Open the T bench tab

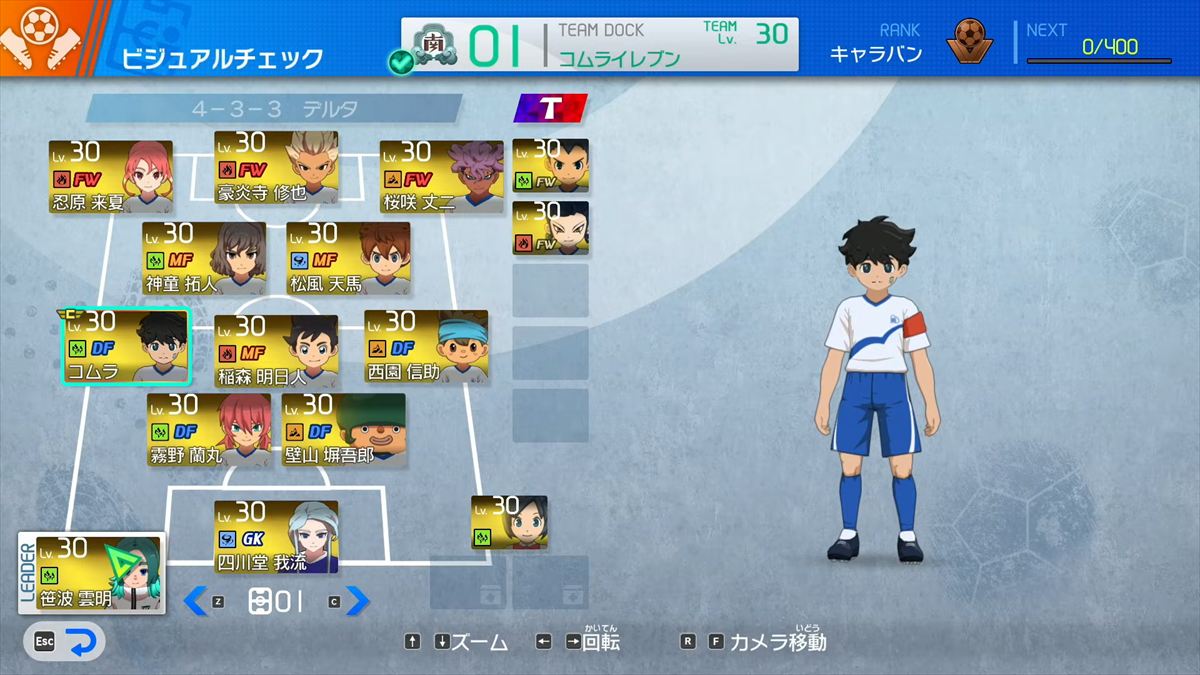point(549,108)
